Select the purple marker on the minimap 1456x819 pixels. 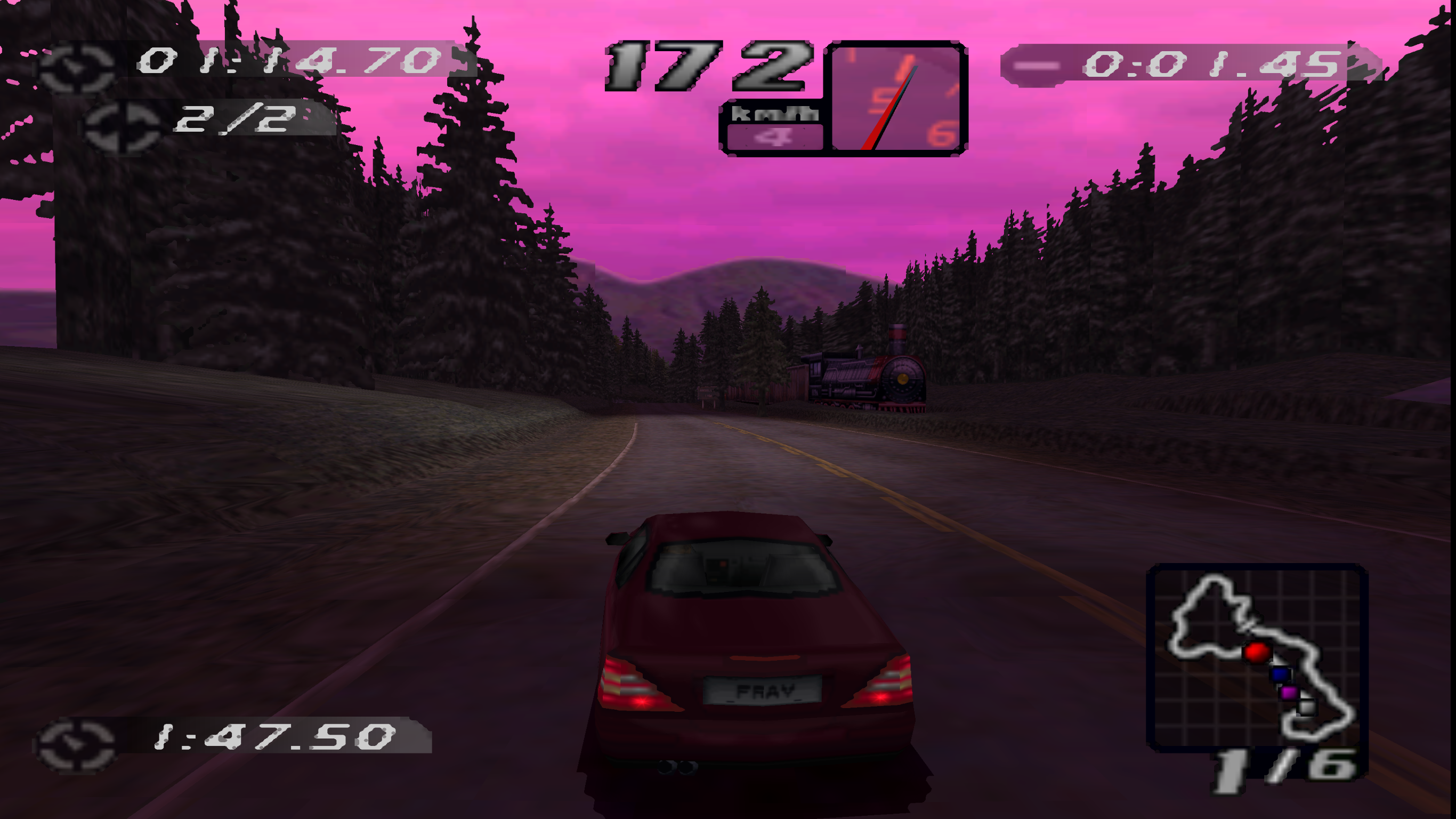[1289, 692]
